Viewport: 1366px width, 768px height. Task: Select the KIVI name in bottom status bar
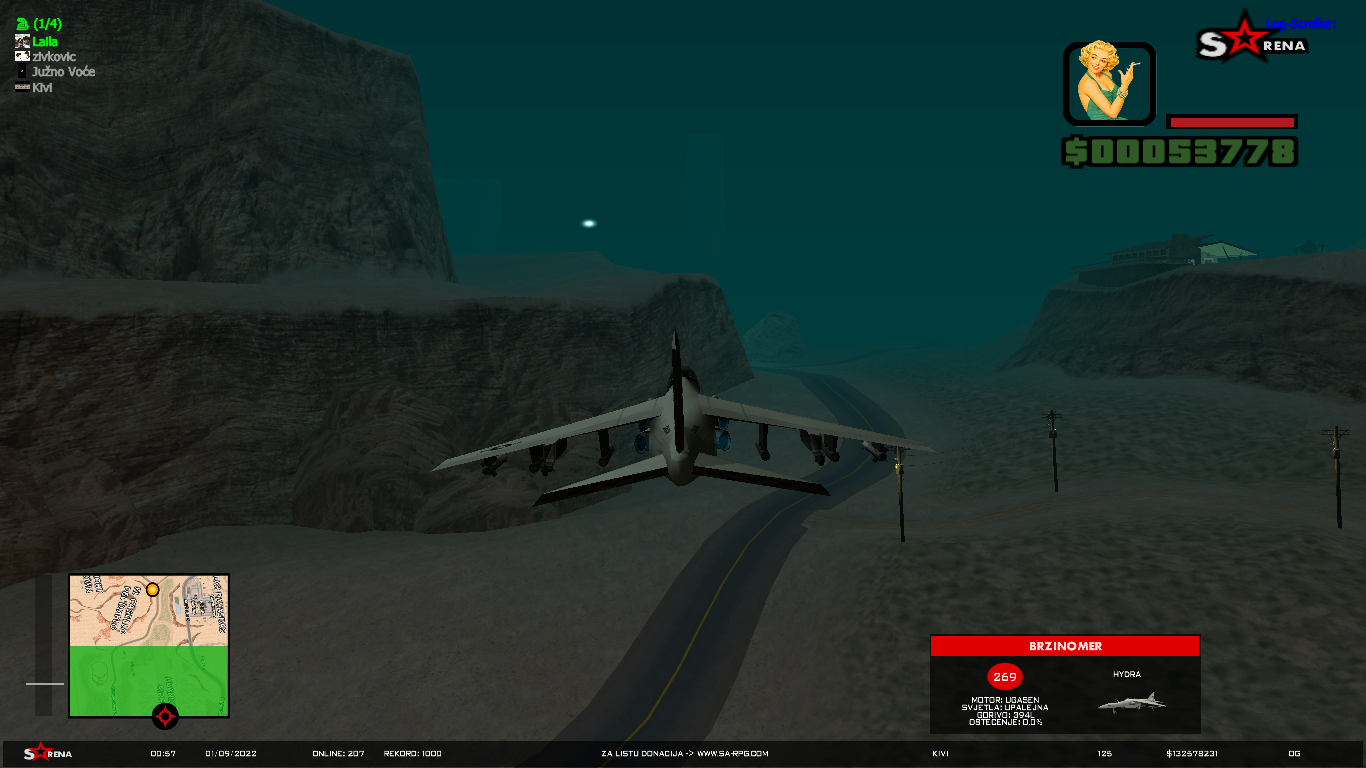point(939,753)
